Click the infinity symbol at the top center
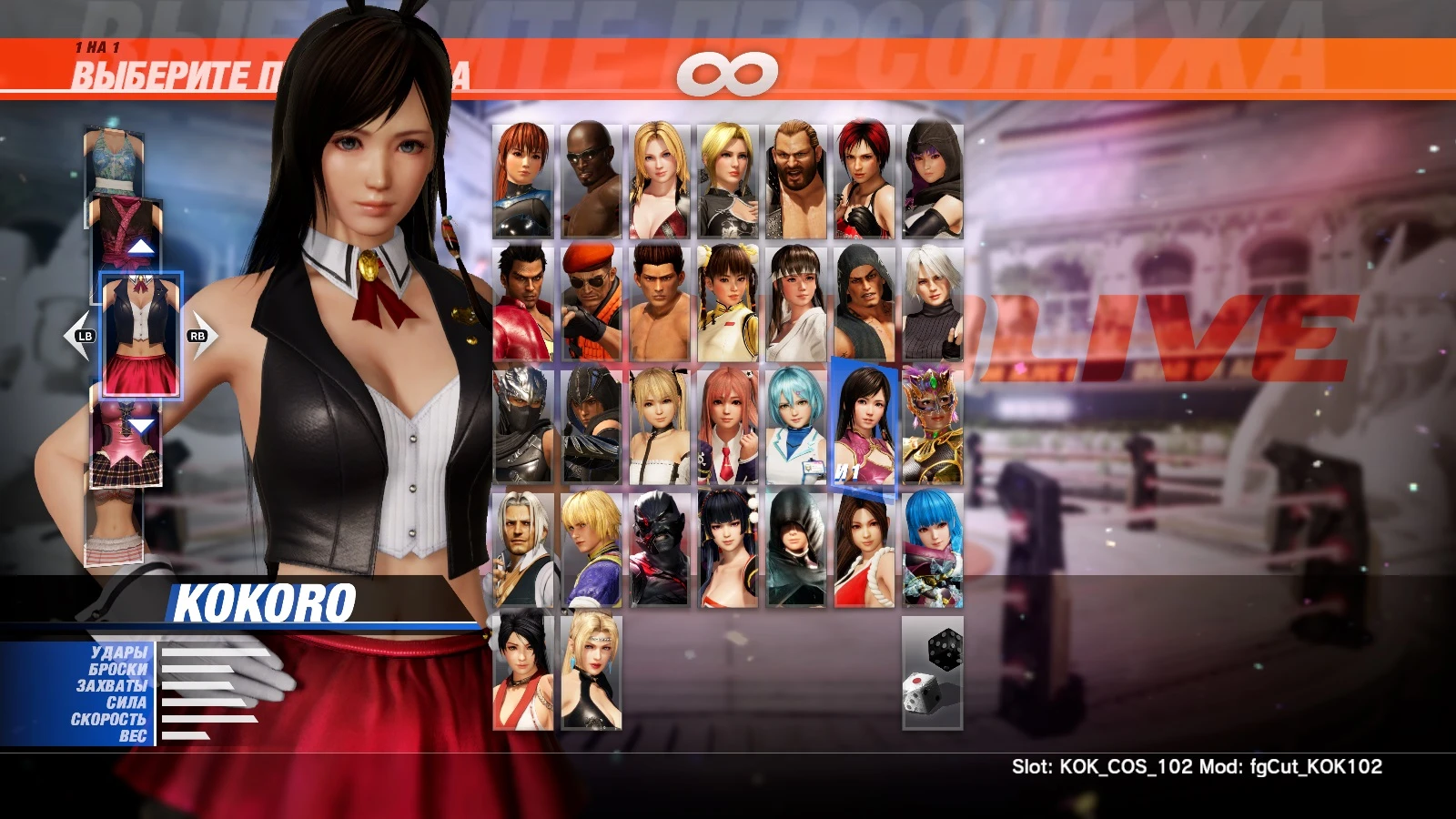The height and width of the screenshot is (819, 1456). [728, 75]
